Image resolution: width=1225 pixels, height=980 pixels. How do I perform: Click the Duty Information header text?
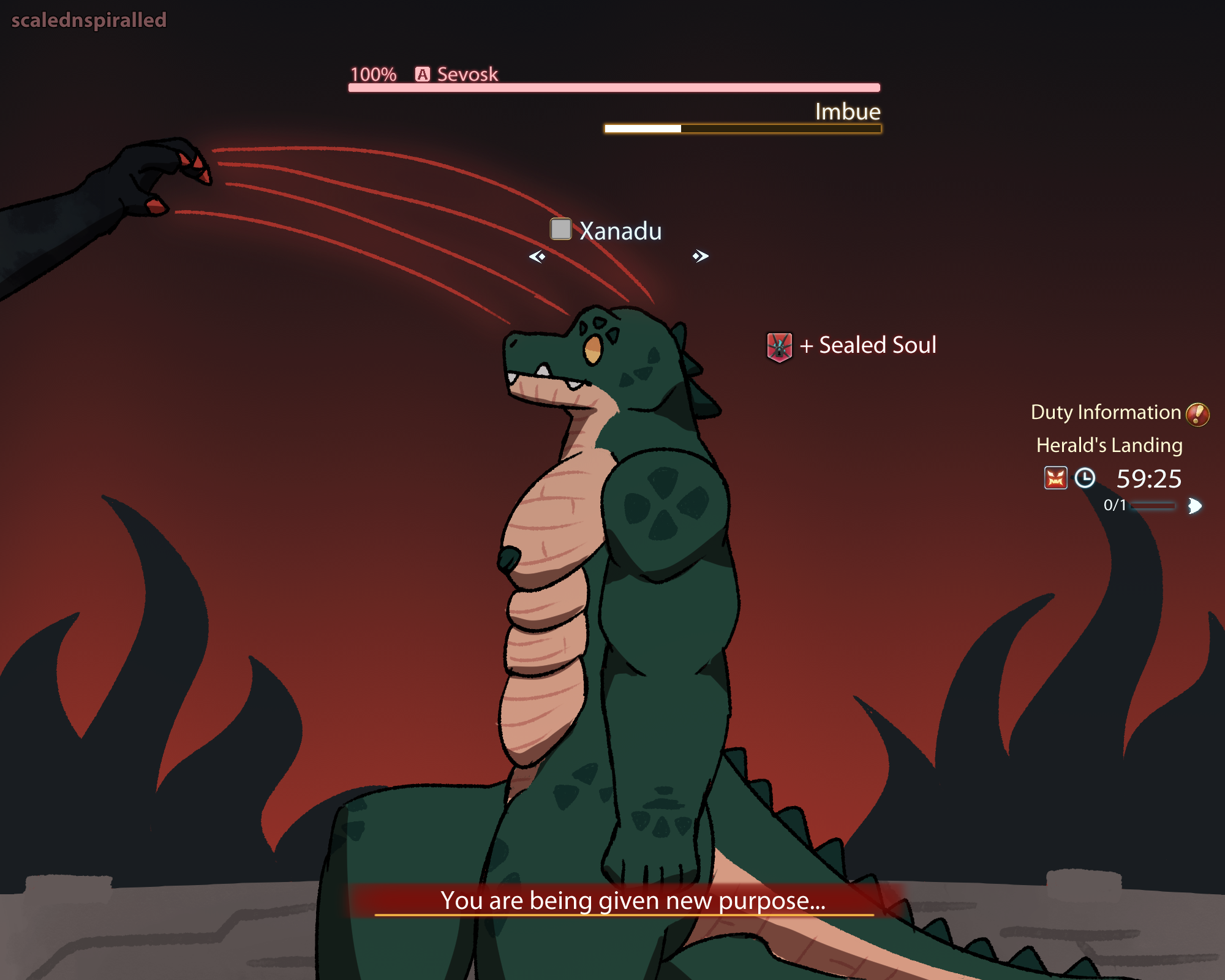[x=1106, y=412]
